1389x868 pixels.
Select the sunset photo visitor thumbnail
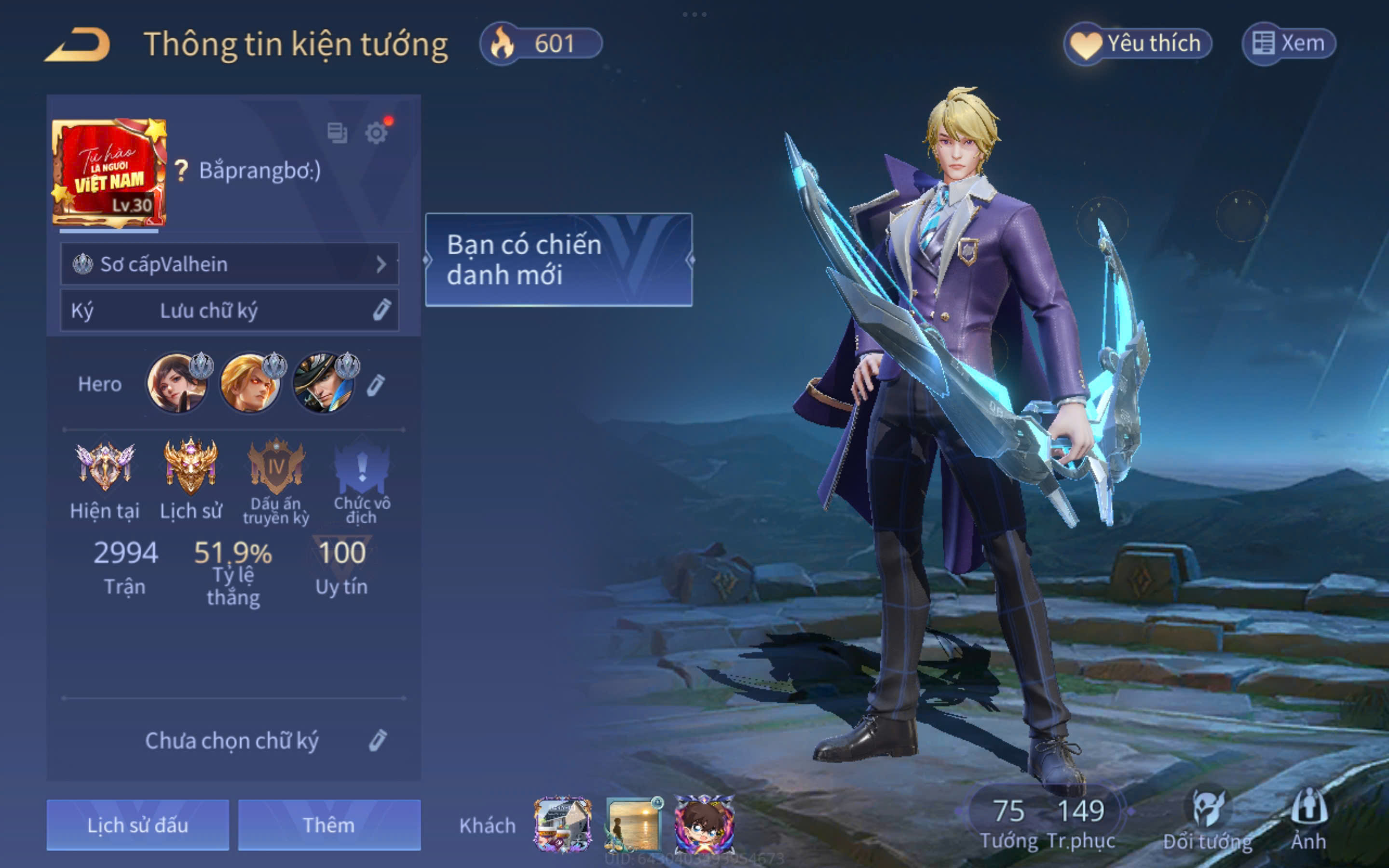click(x=634, y=825)
